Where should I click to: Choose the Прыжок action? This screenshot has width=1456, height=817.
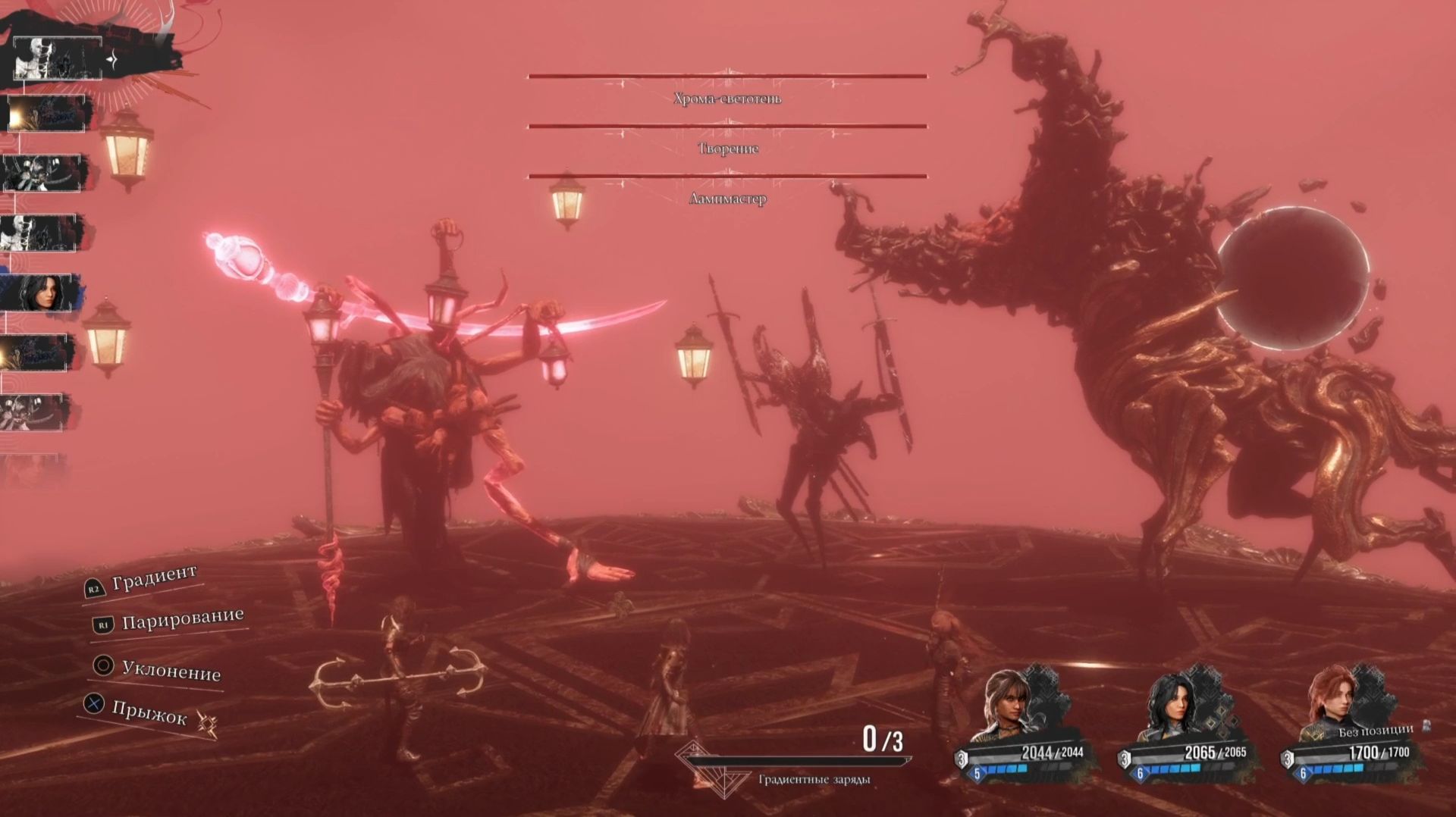pos(149,711)
